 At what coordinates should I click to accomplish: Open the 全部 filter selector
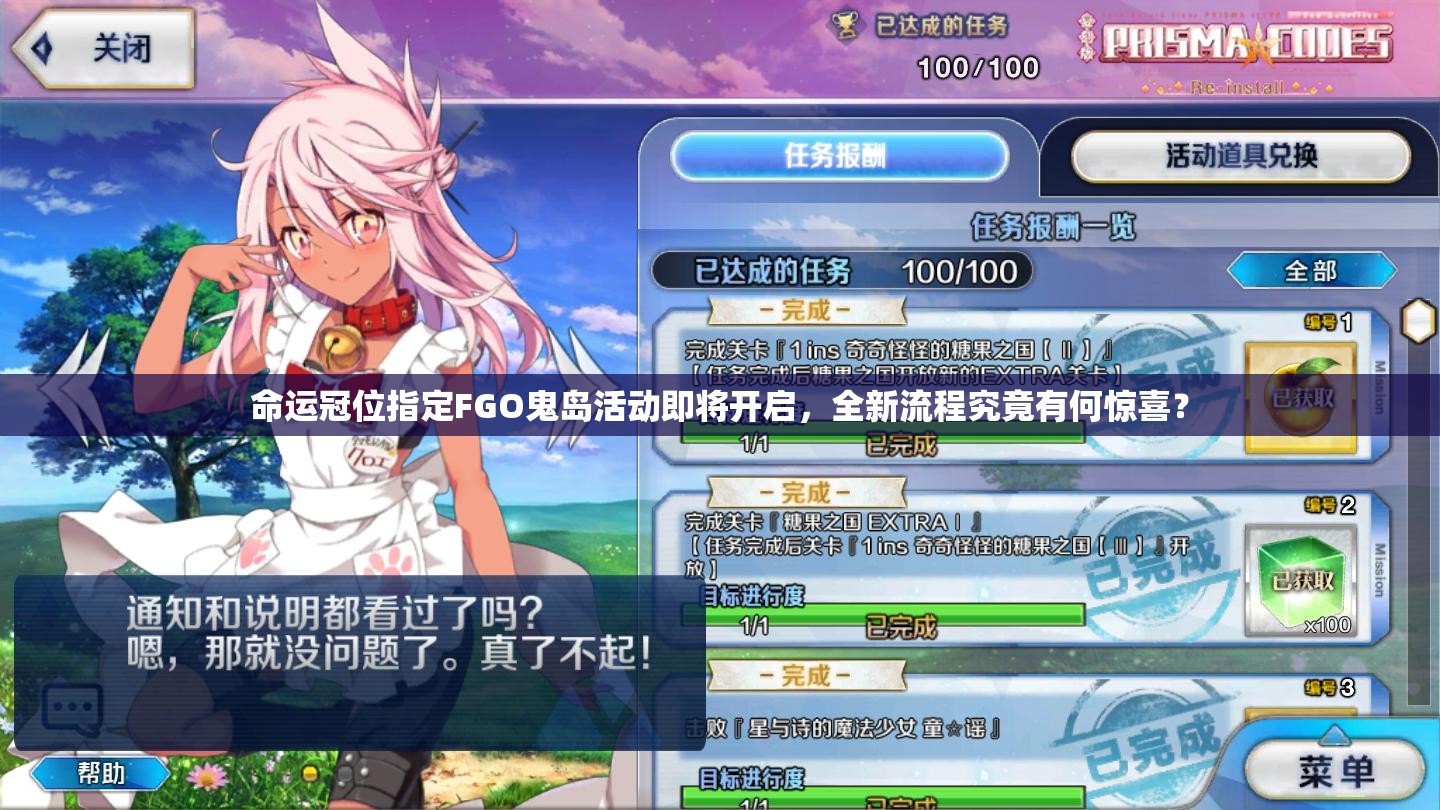point(1310,271)
